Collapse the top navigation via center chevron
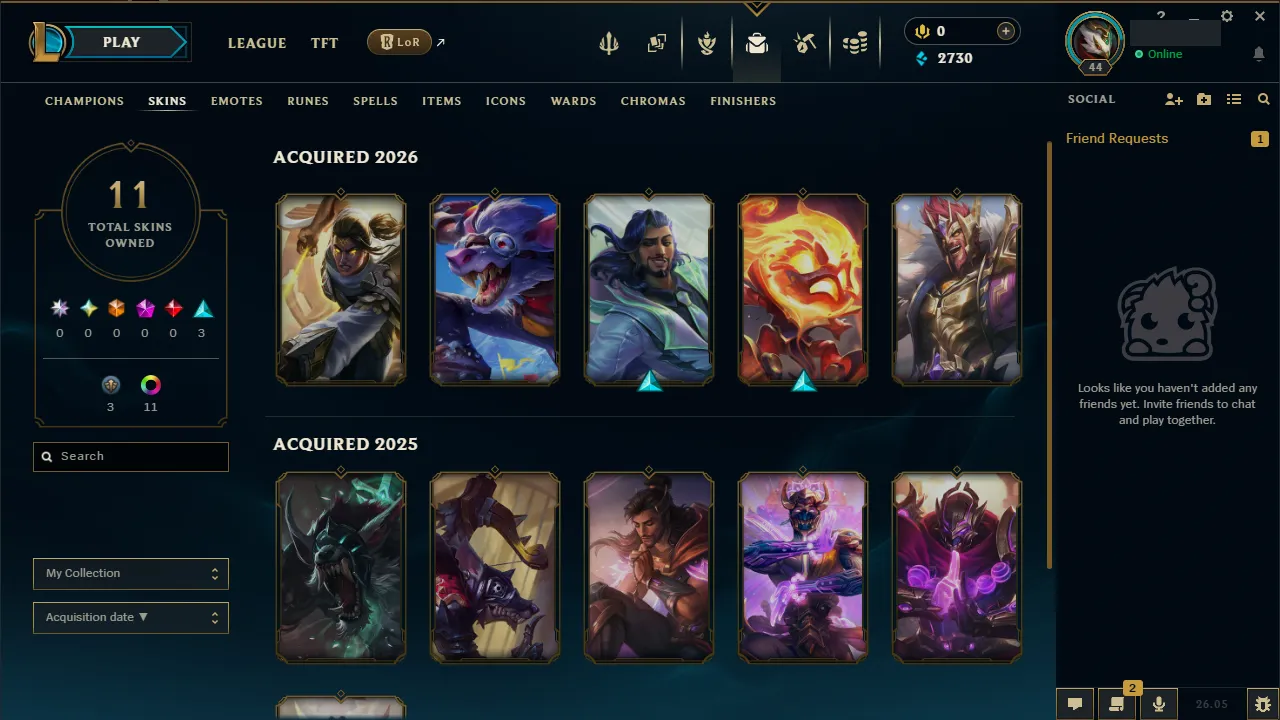This screenshot has width=1280, height=720. [x=757, y=8]
